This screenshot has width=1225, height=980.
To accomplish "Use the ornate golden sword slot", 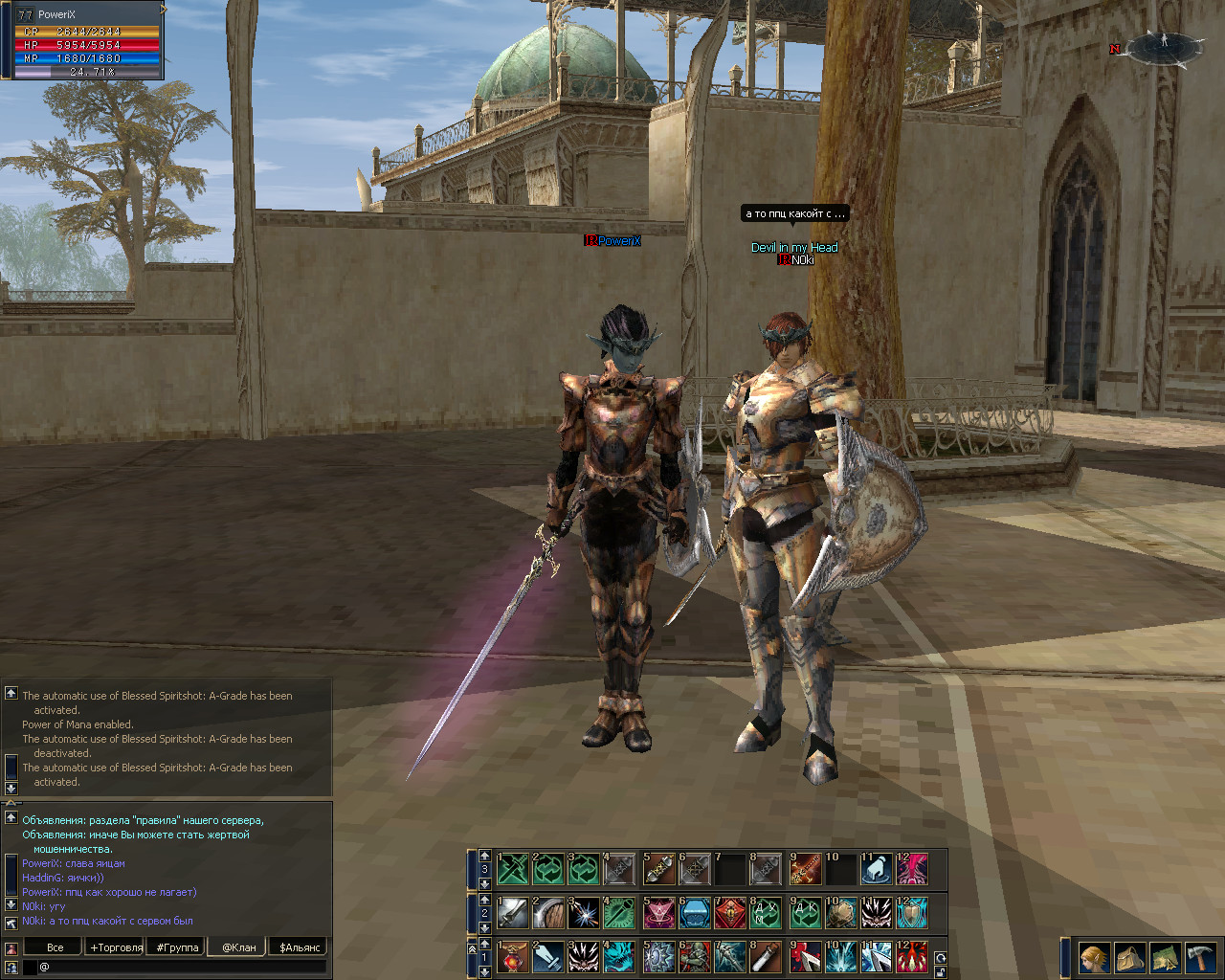I will click(x=804, y=869).
